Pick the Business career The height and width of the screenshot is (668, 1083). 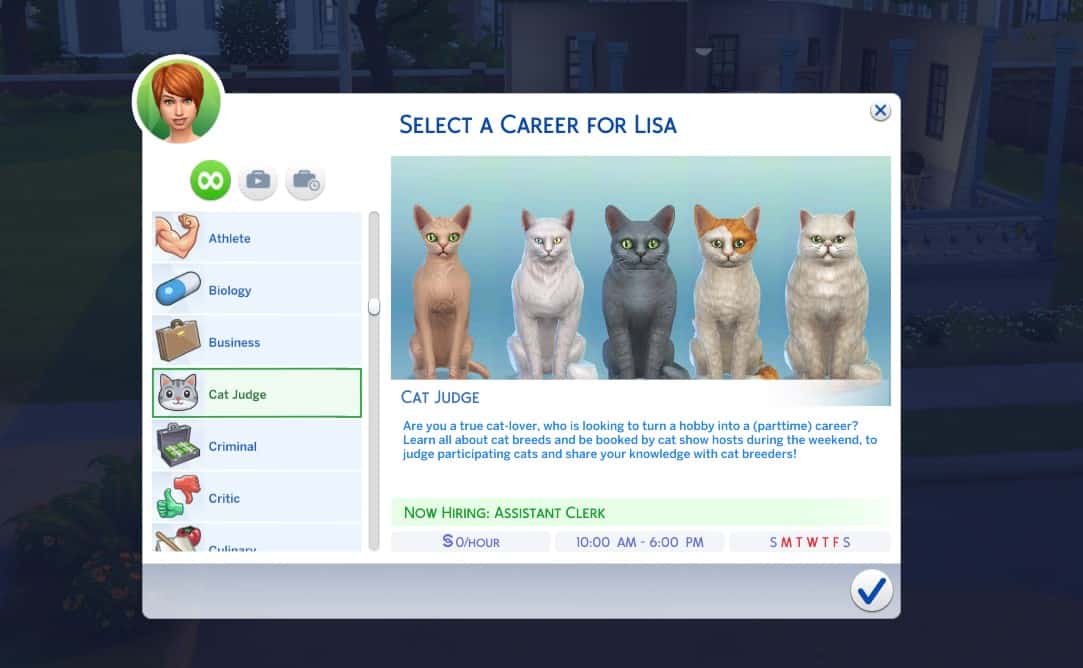coord(256,342)
